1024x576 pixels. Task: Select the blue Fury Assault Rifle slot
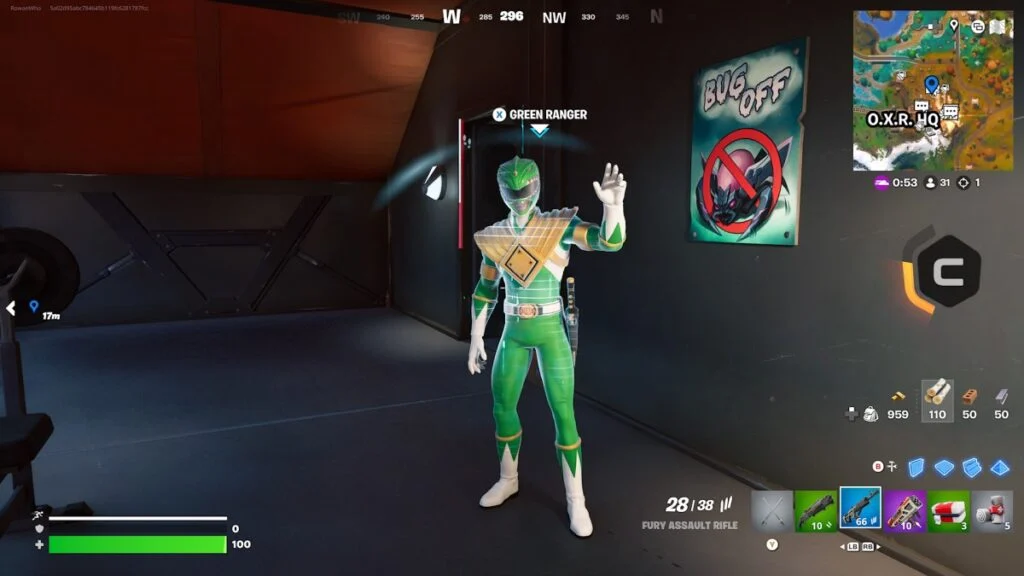tap(860, 508)
